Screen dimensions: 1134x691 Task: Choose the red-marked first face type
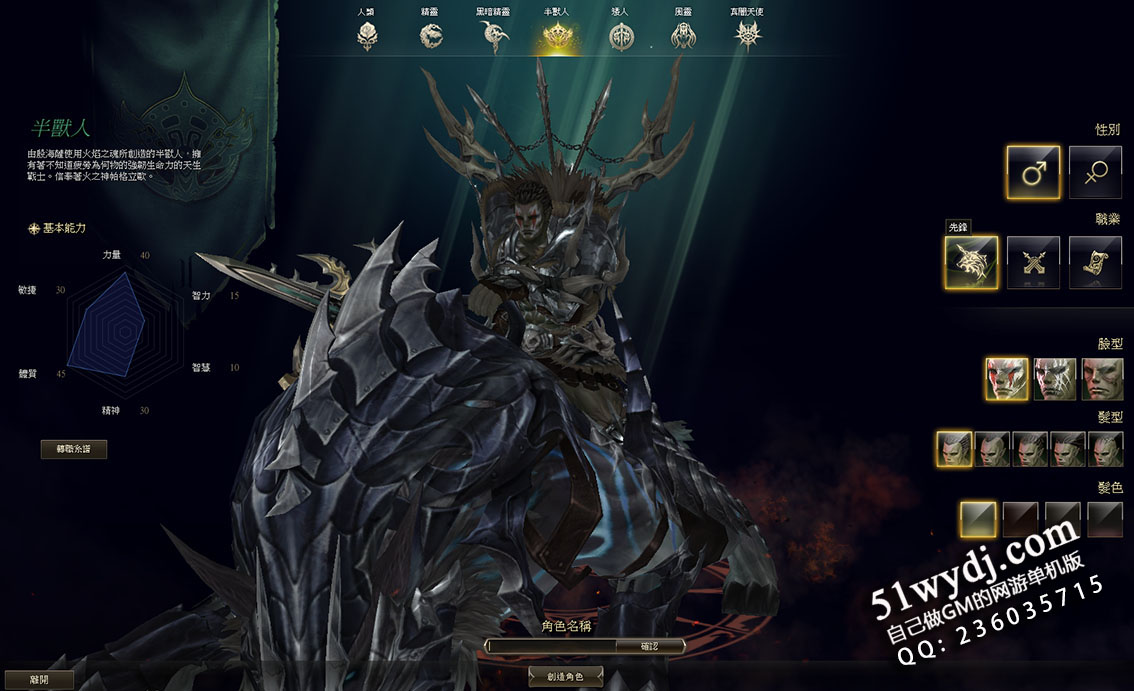[1006, 379]
